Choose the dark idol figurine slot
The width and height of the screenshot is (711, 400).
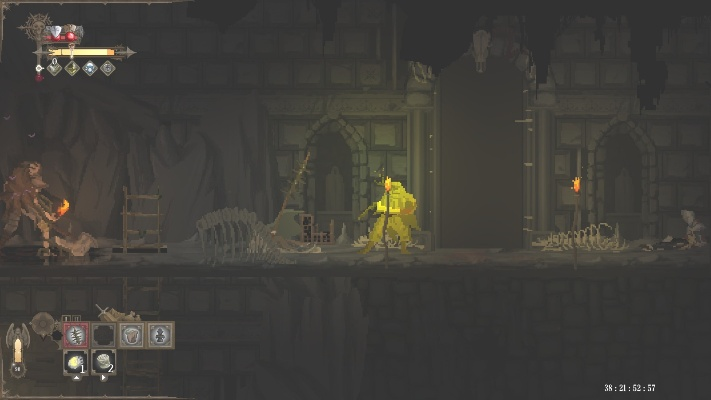click(160, 335)
